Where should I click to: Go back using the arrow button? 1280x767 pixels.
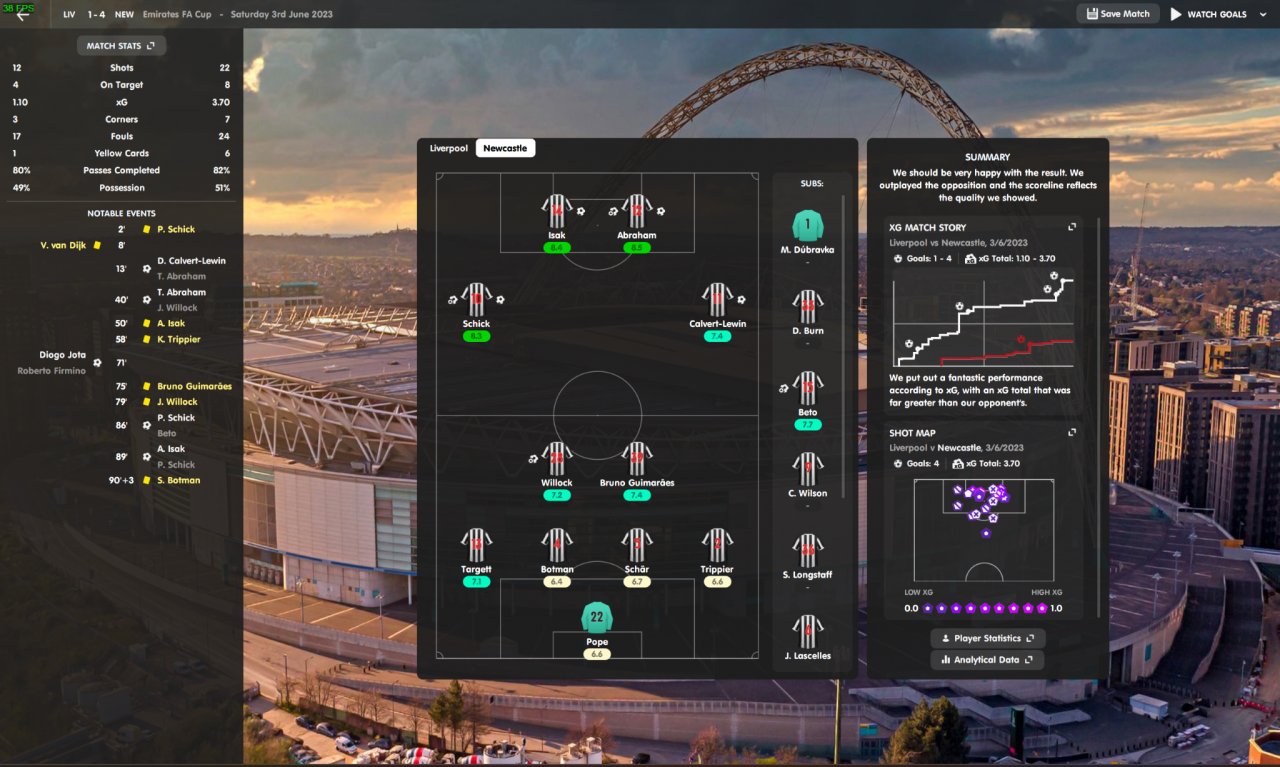(x=22, y=15)
